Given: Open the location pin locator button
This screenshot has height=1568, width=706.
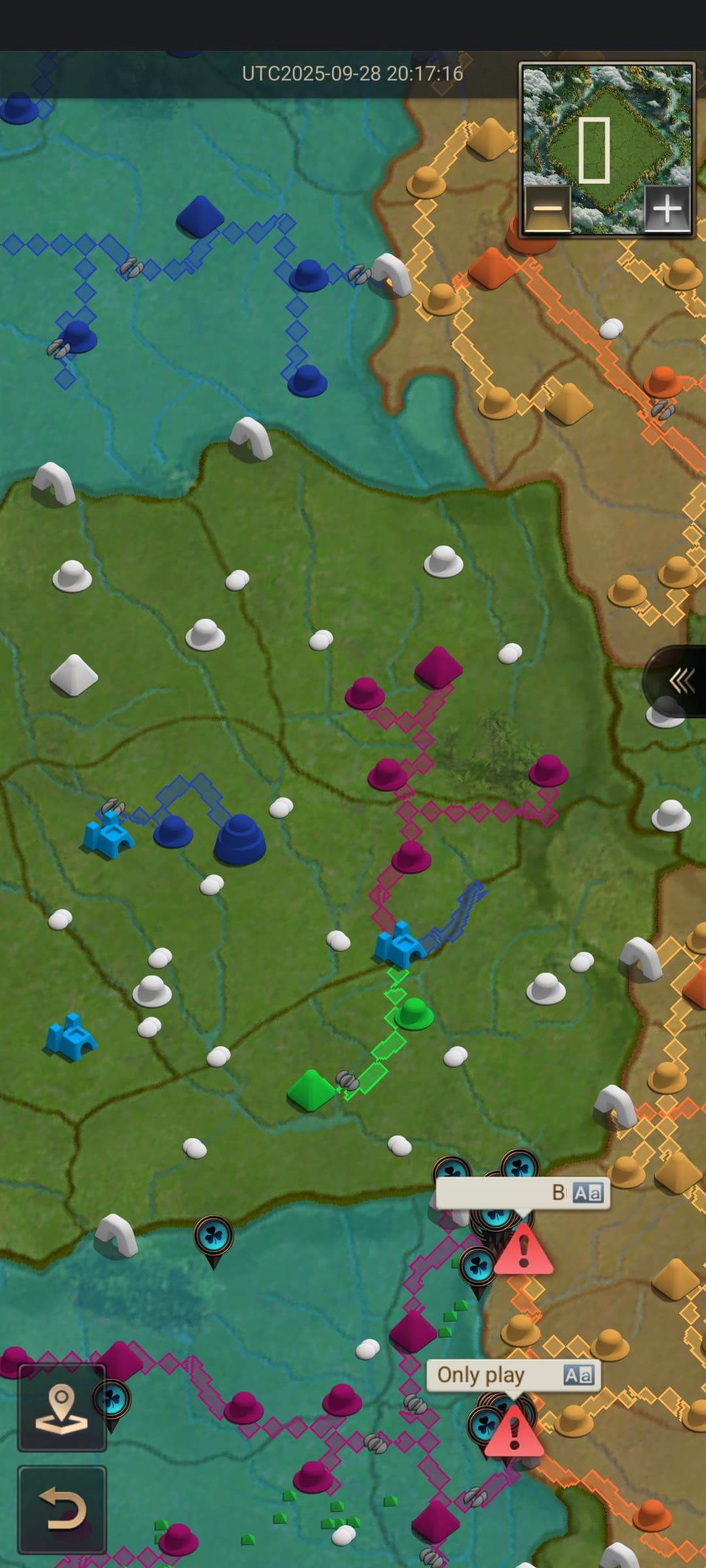Looking at the screenshot, I should click(61, 1408).
